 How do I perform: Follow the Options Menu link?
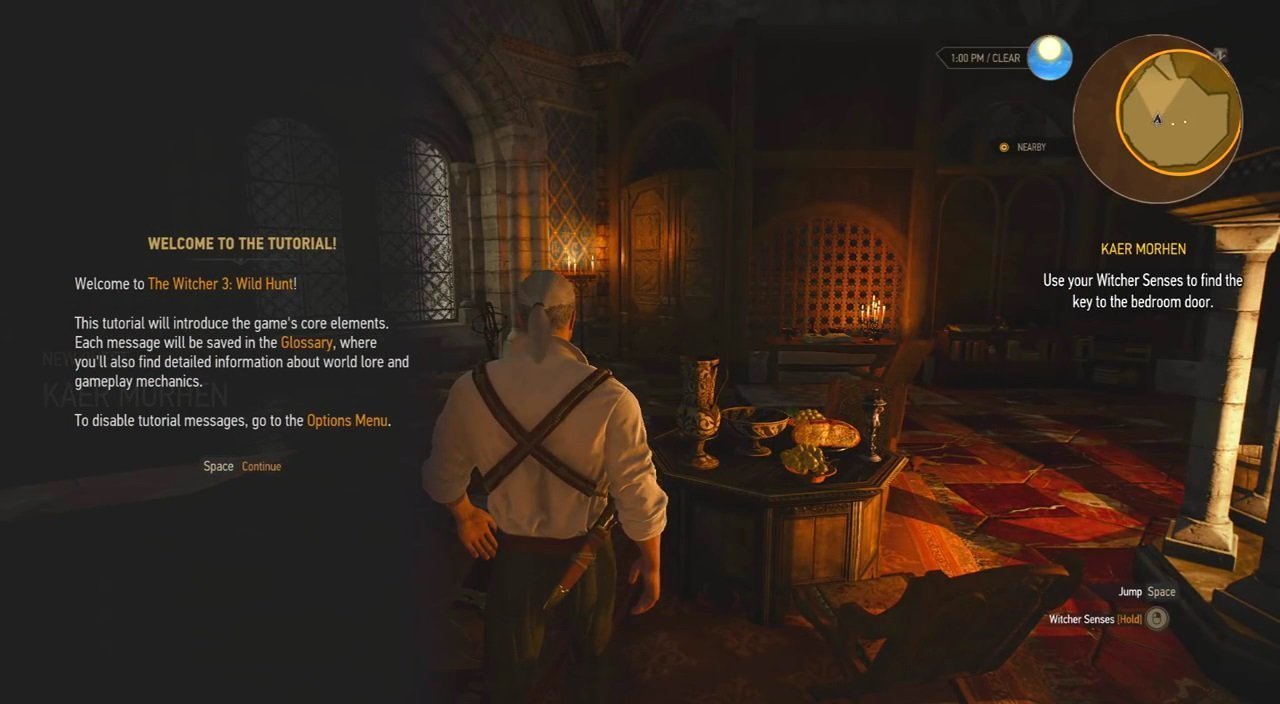[347, 421]
